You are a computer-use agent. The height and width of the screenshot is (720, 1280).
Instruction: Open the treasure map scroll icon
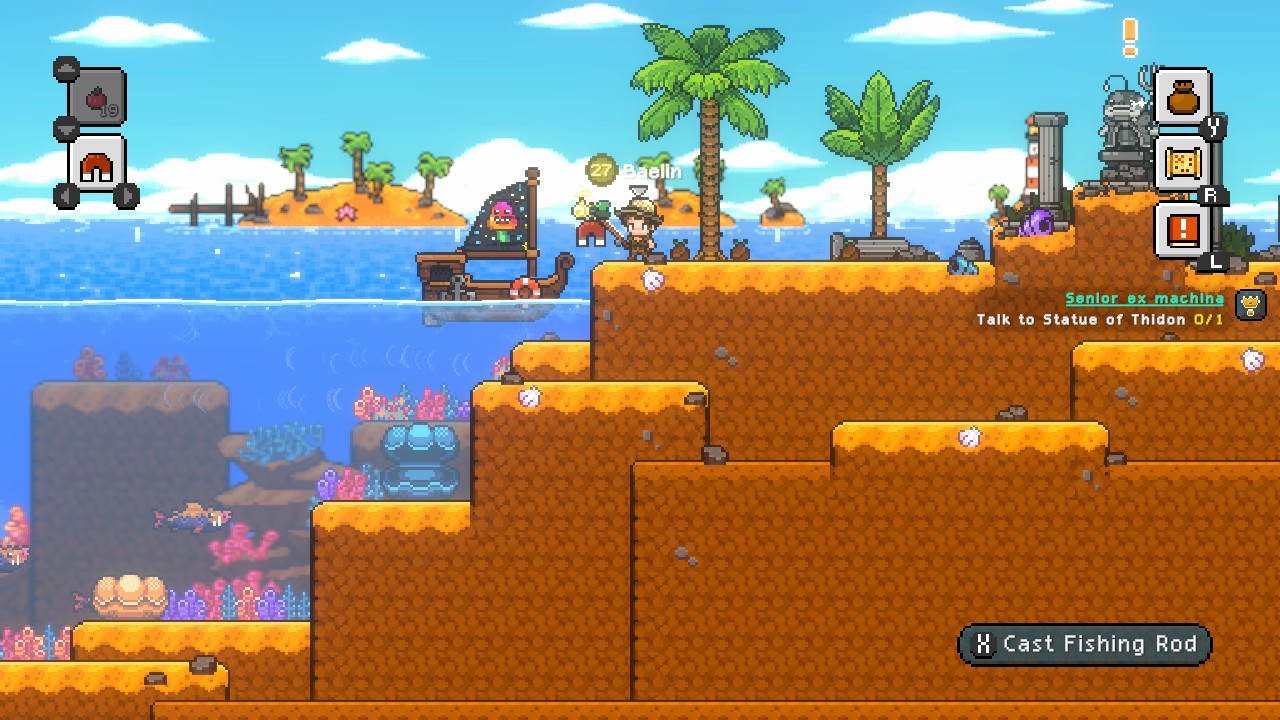coord(1183,163)
